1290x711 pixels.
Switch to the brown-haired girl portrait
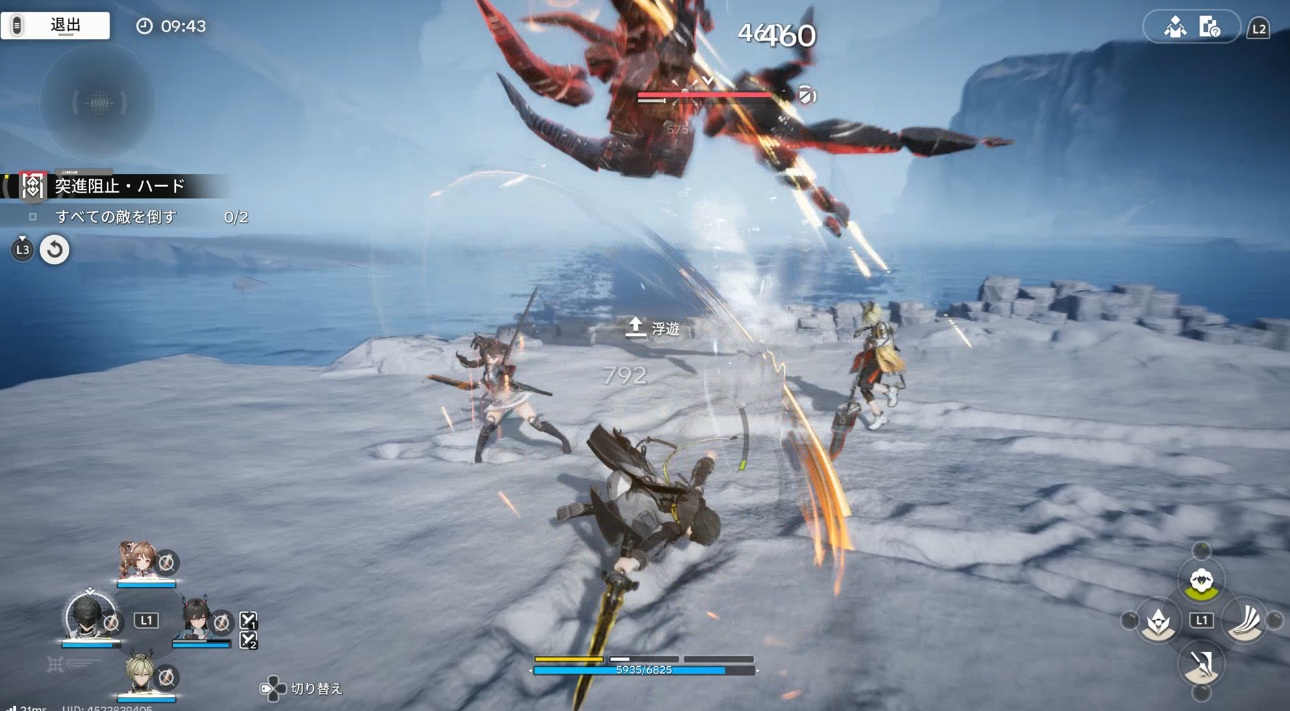139,561
